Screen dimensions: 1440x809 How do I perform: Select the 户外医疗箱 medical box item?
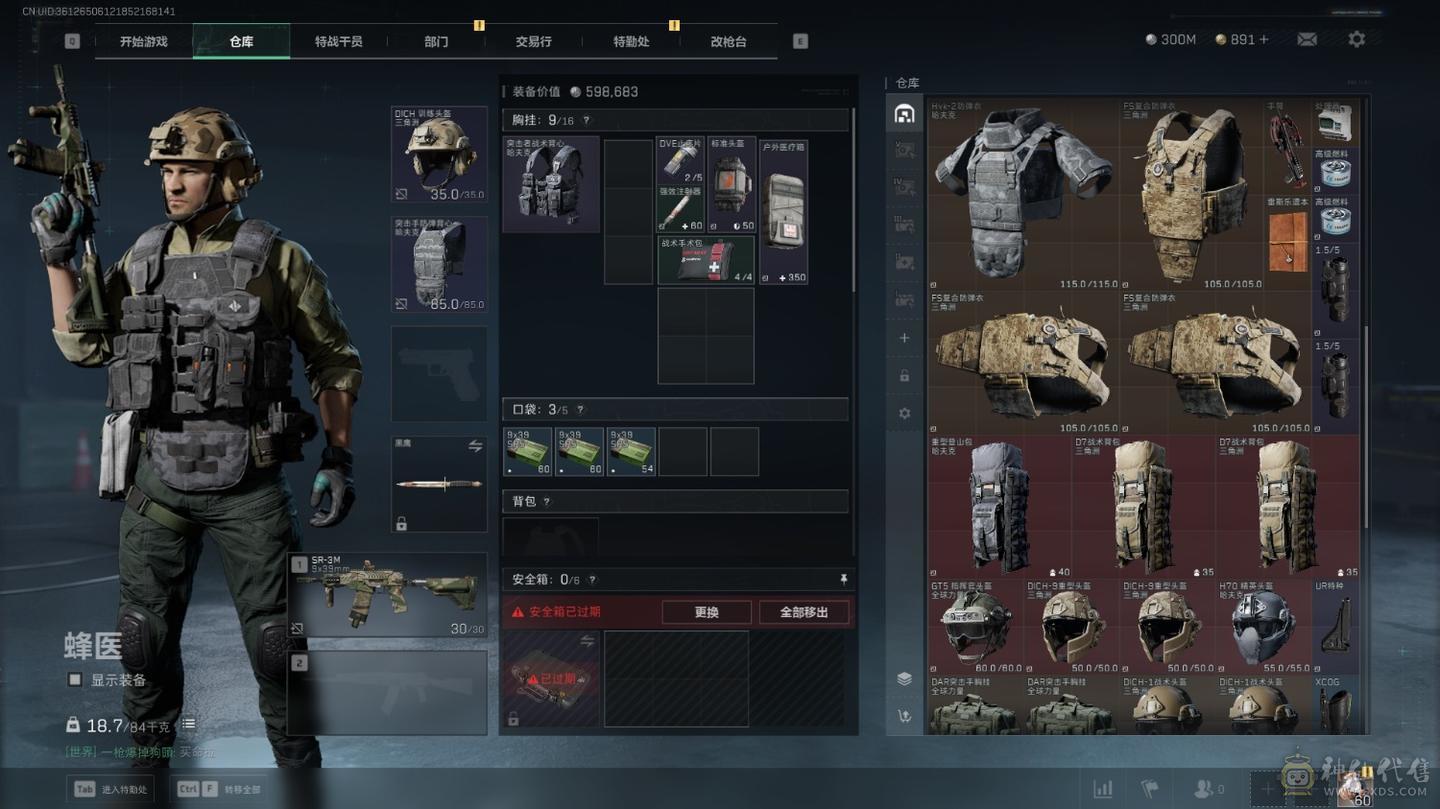783,212
